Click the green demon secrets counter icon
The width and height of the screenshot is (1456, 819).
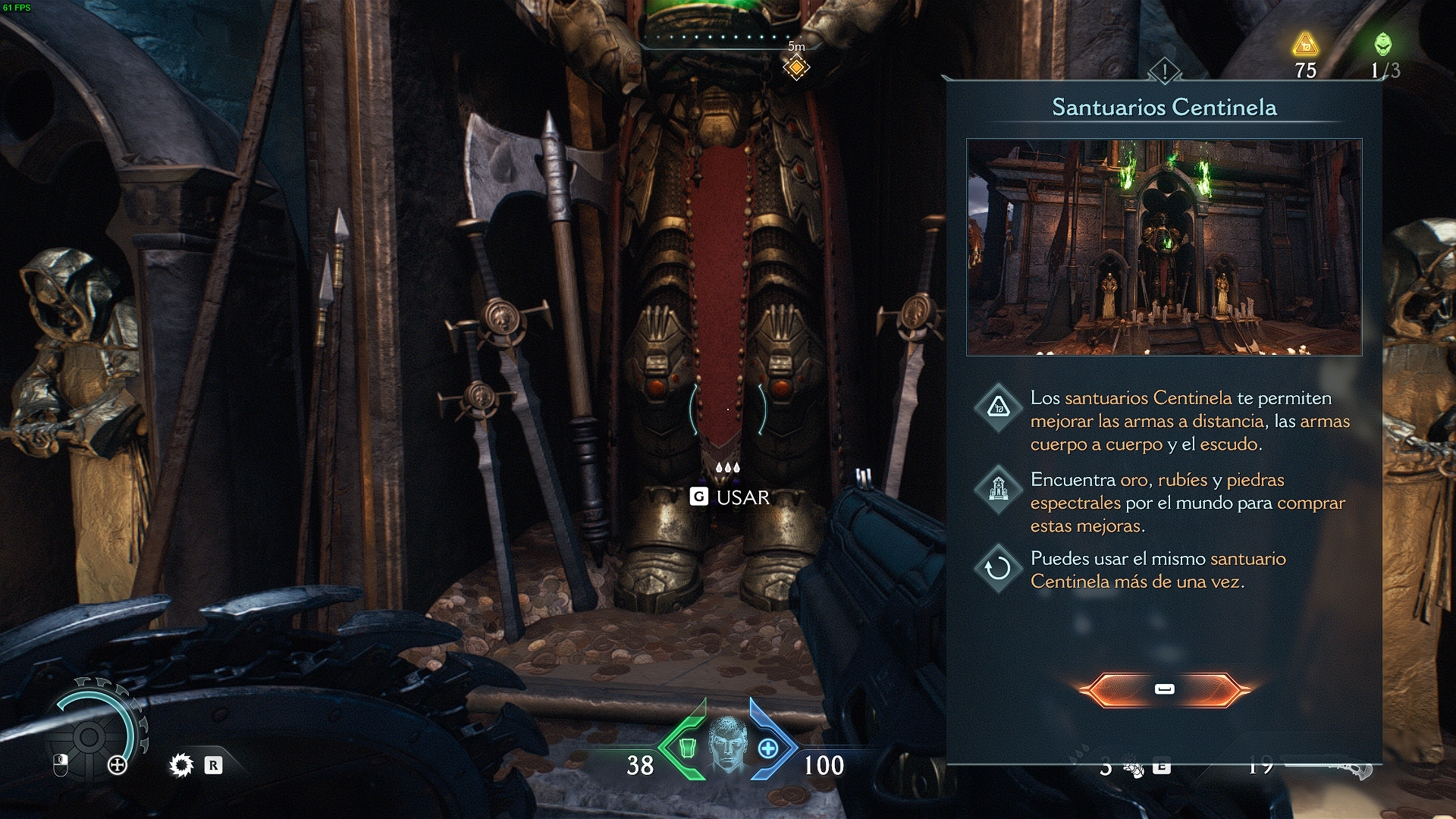(1383, 44)
